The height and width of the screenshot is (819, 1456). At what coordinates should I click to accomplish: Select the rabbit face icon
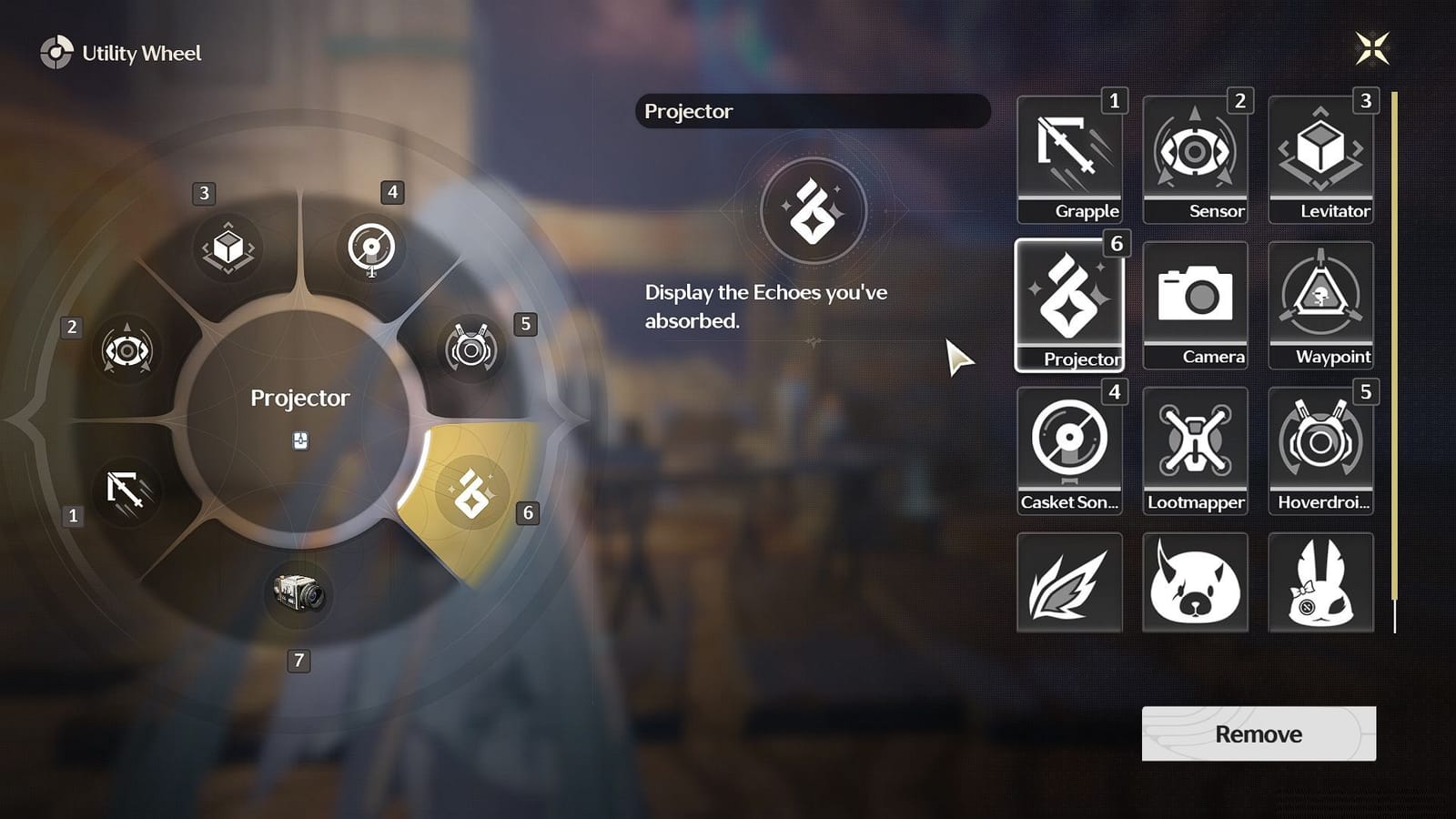point(1320,583)
